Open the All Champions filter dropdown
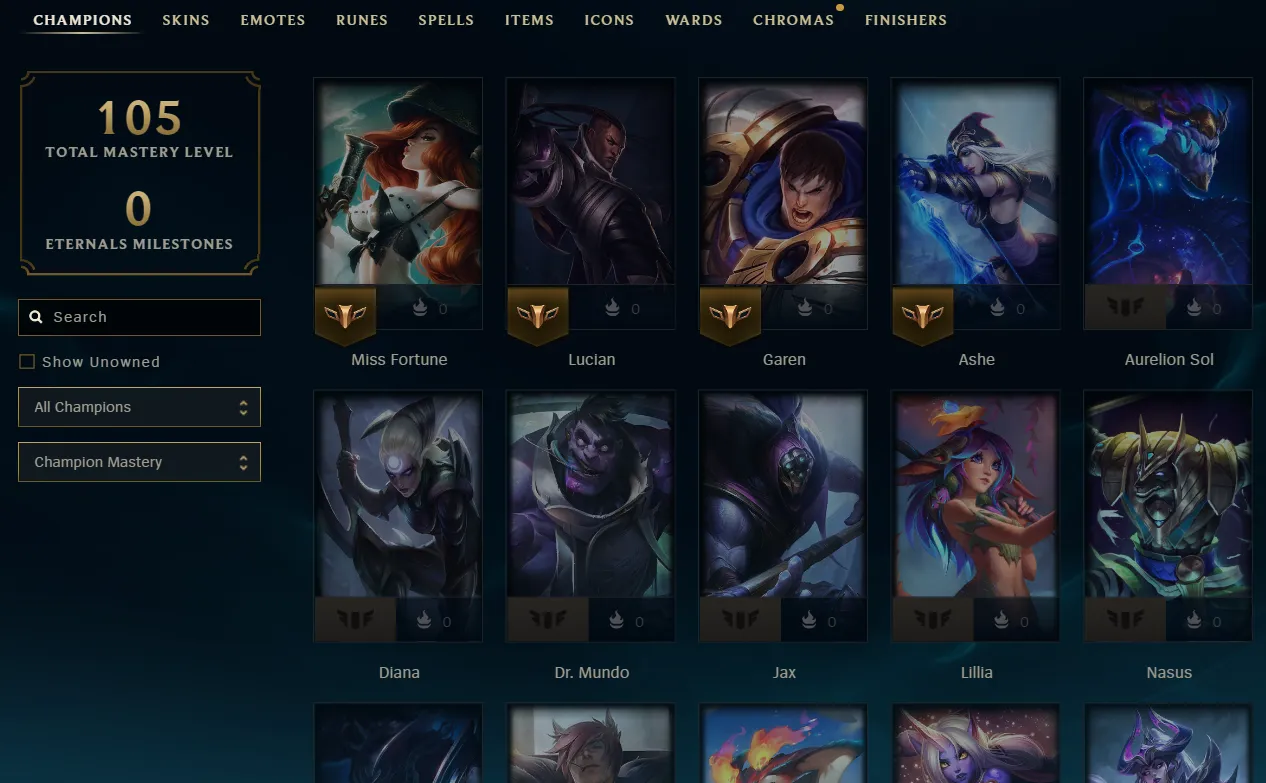Image resolution: width=1266 pixels, height=783 pixels. click(139, 407)
